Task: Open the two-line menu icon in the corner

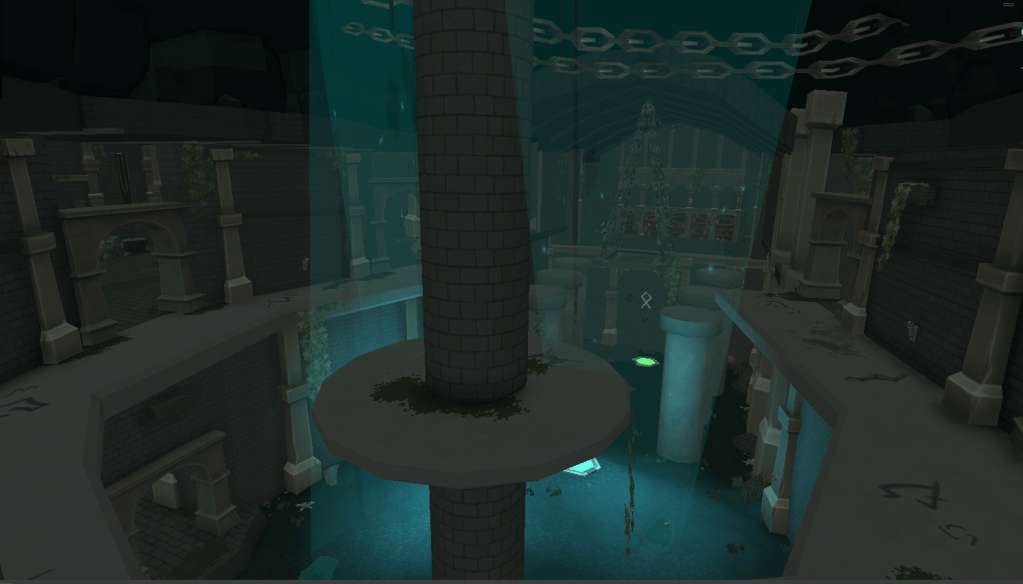Action: pyautogui.click(x=1008, y=5)
